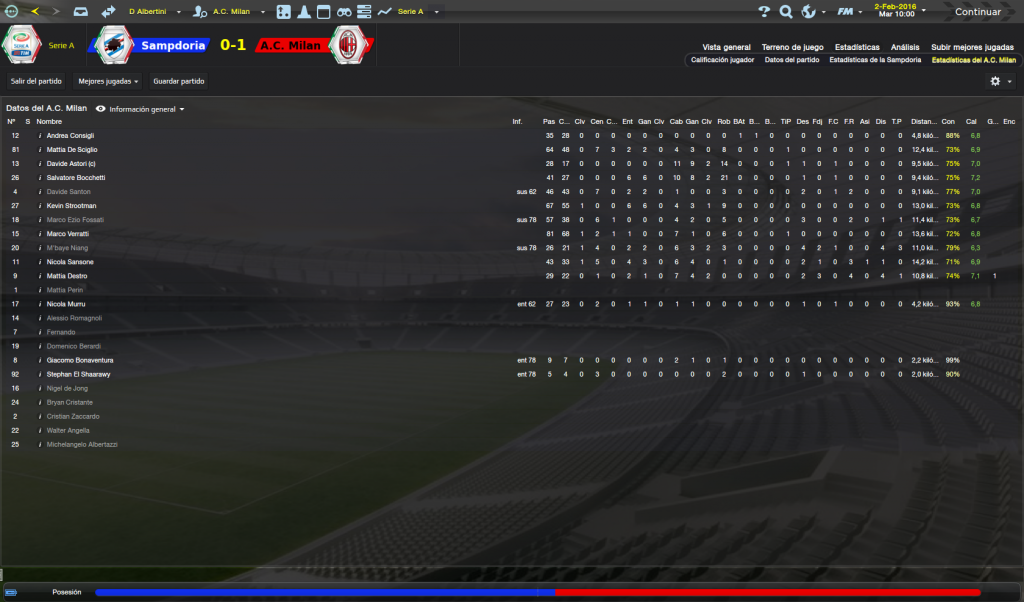Open the gear settings dropdown
The width and height of the screenshot is (1024, 602).
[1000, 81]
